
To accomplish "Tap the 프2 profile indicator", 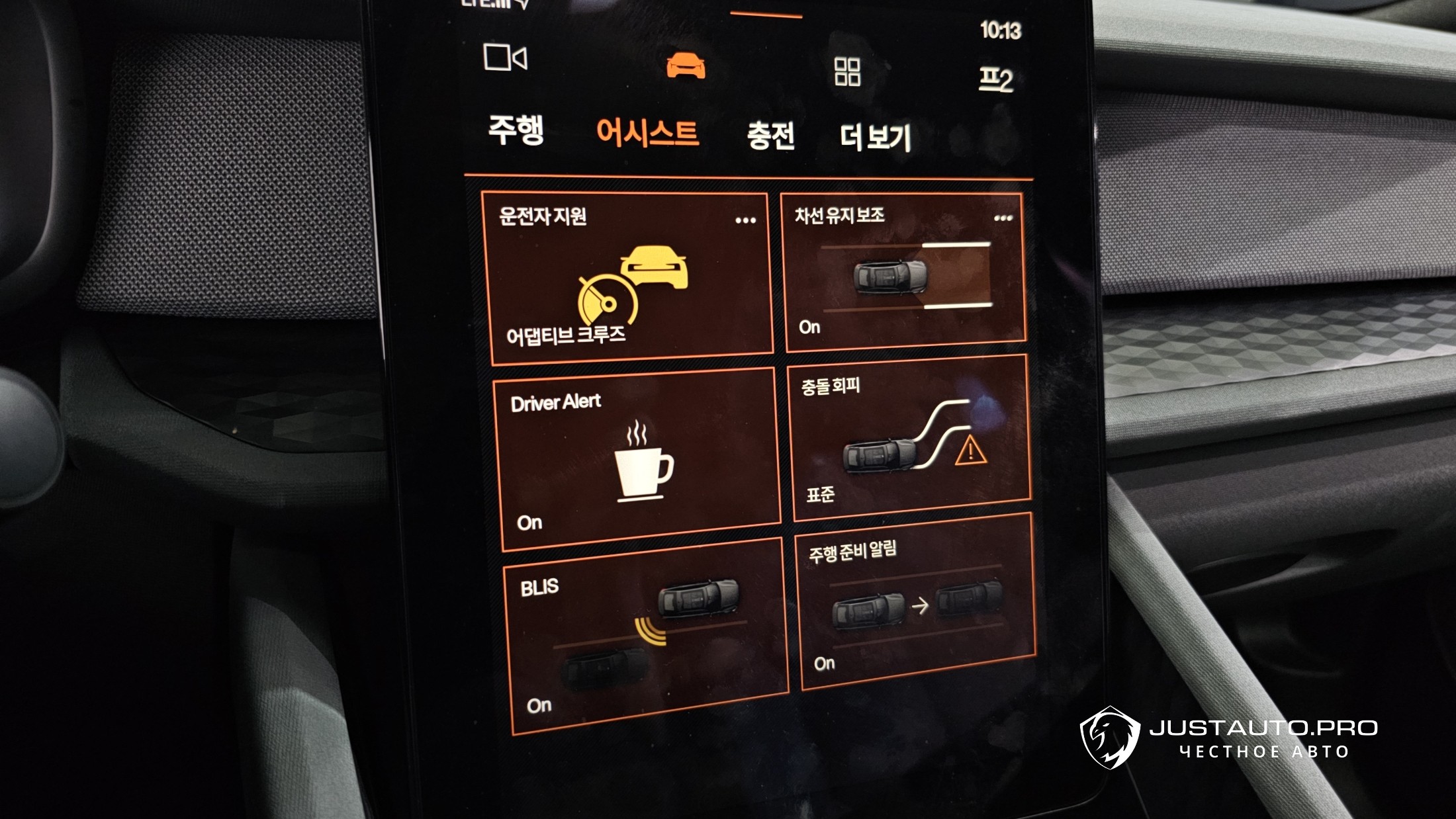I will [996, 79].
